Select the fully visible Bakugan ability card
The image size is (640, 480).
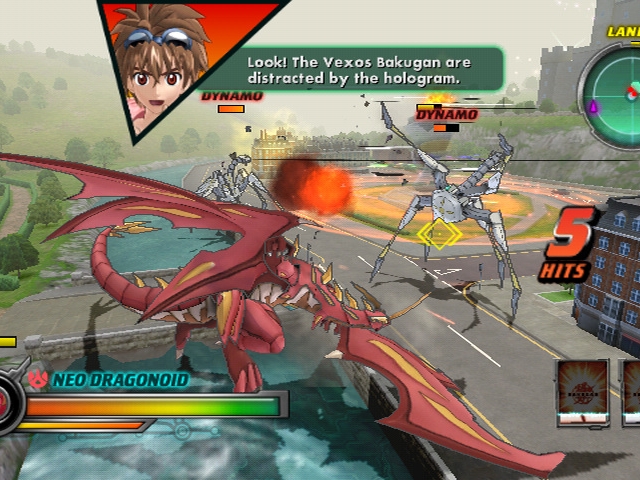tap(582, 393)
